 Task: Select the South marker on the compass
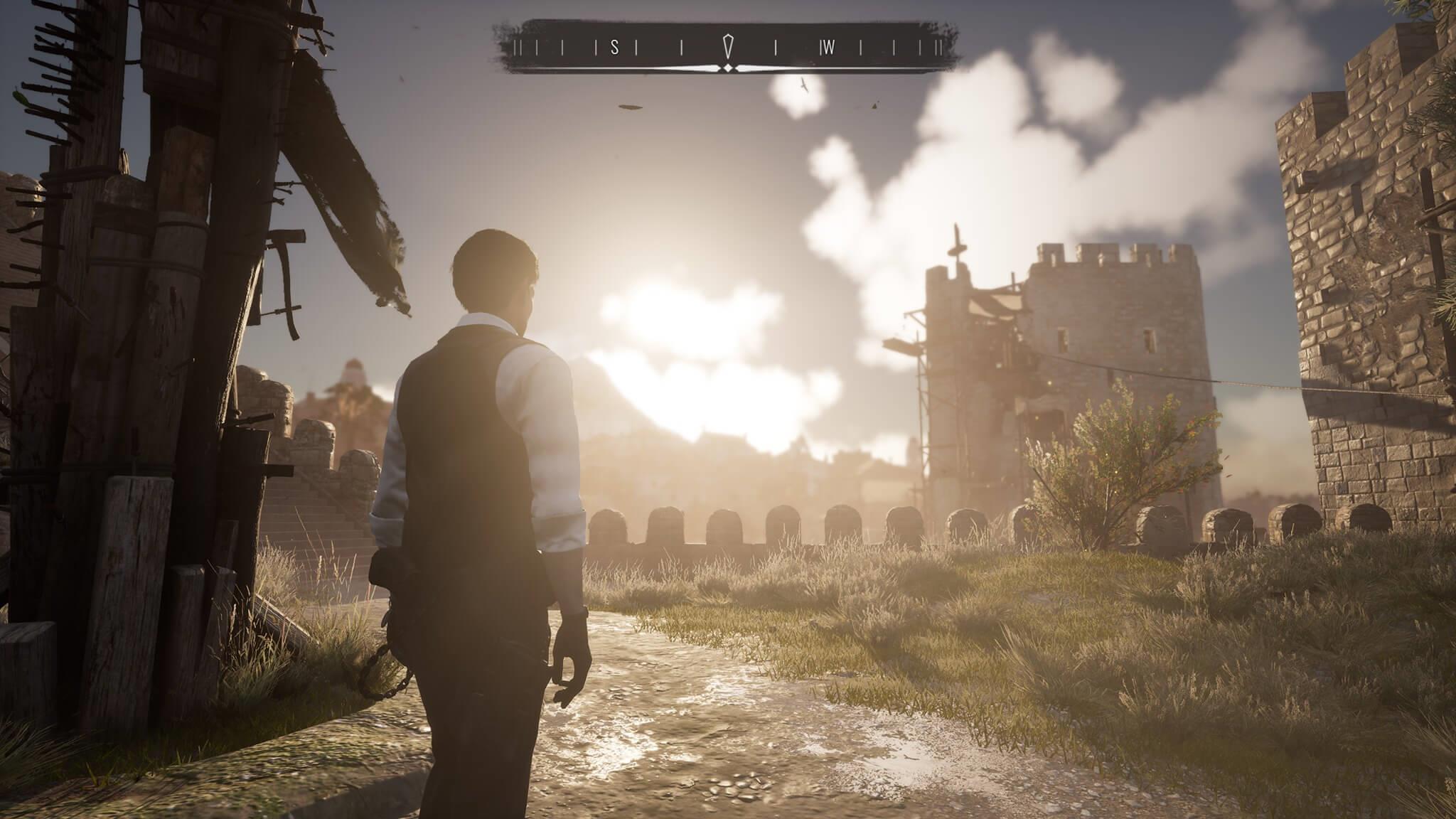(615, 48)
